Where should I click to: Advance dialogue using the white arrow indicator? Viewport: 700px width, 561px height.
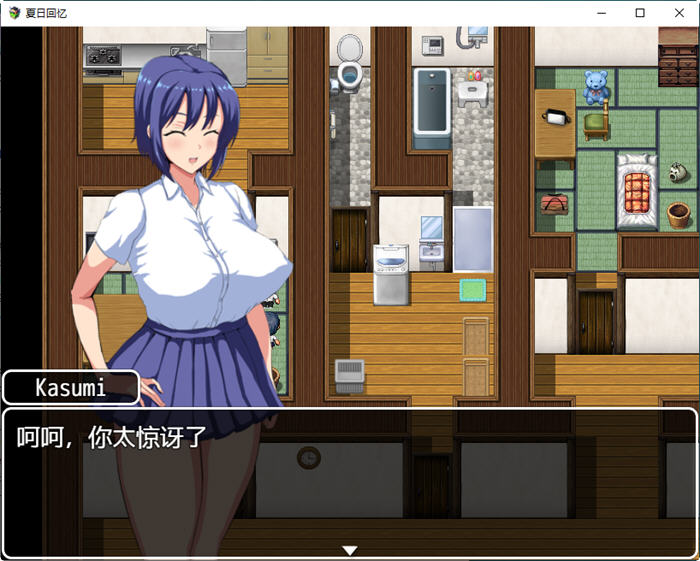point(349,550)
